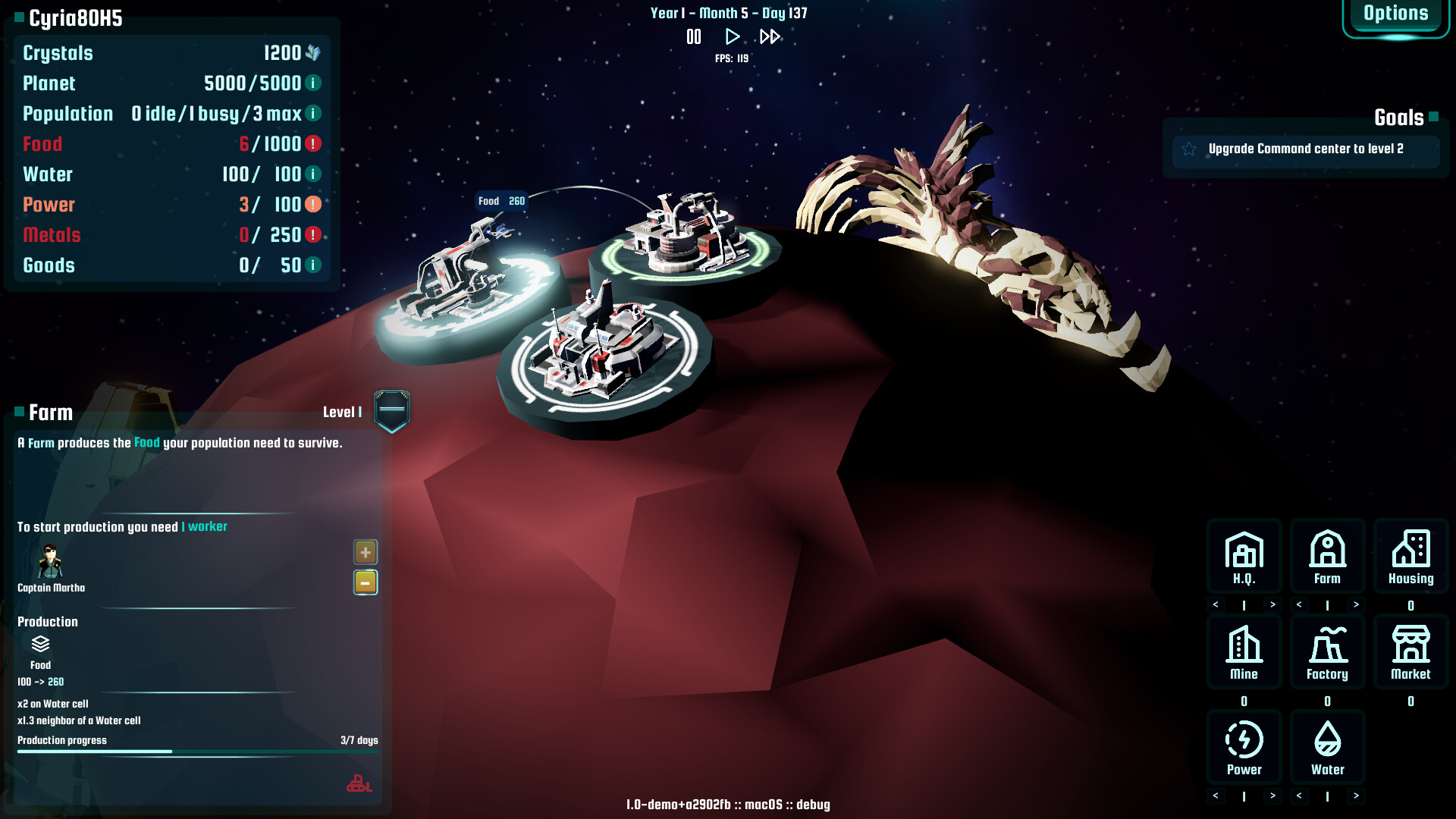The height and width of the screenshot is (819, 1456).
Task: Open the Population info icon
Action: (313, 113)
